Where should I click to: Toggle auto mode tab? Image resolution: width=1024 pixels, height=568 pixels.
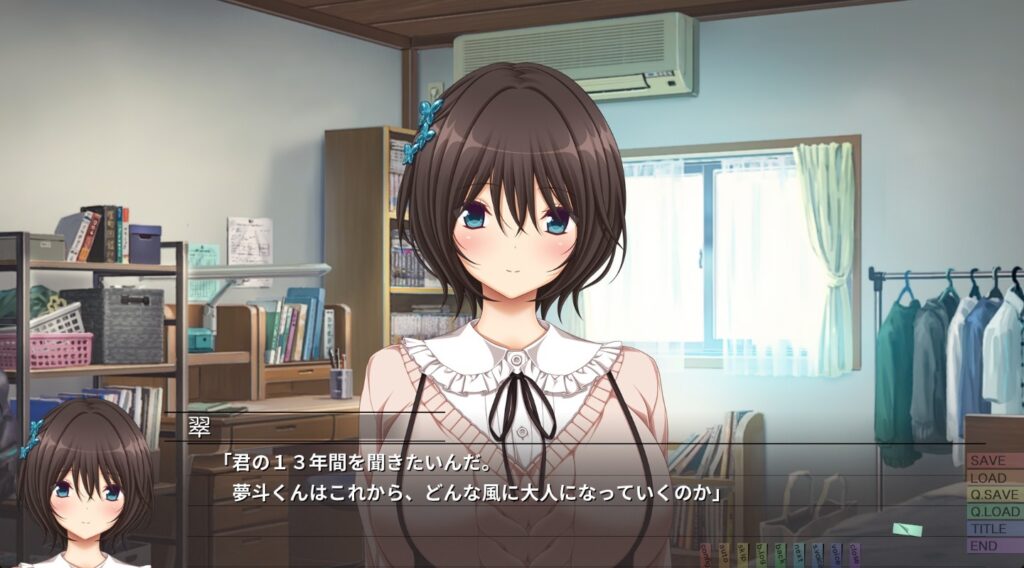point(724,555)
